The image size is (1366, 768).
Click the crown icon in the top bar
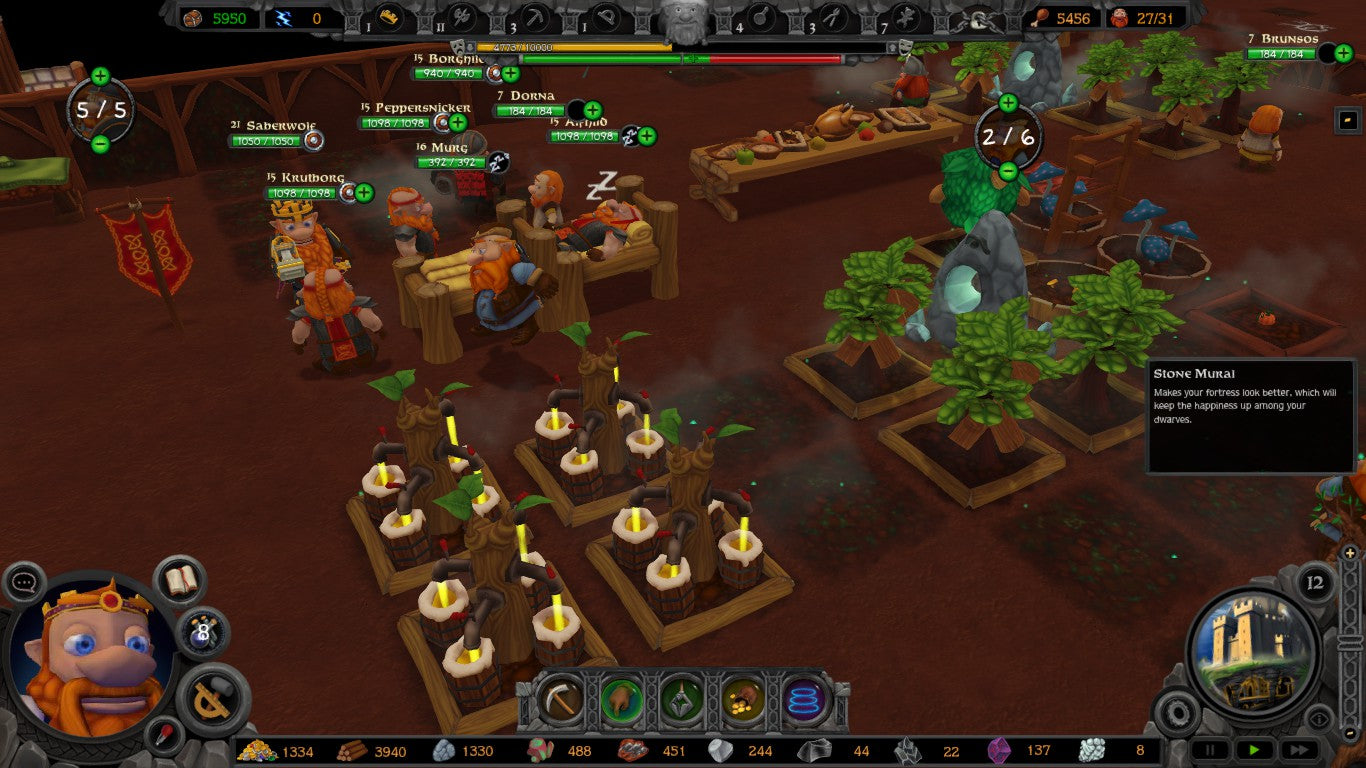tap(388, 14)
